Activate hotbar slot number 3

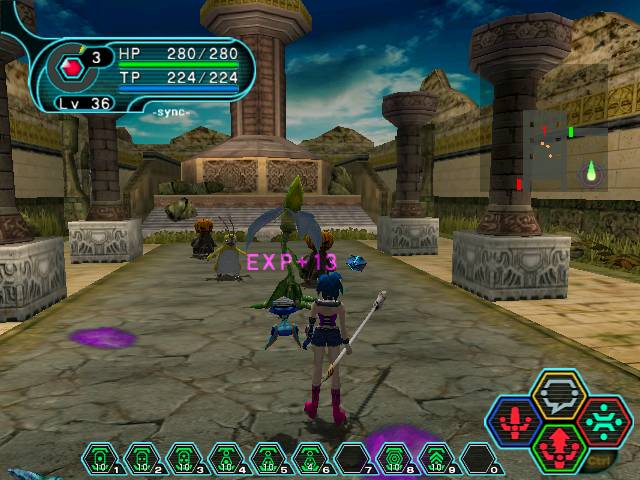184,459
